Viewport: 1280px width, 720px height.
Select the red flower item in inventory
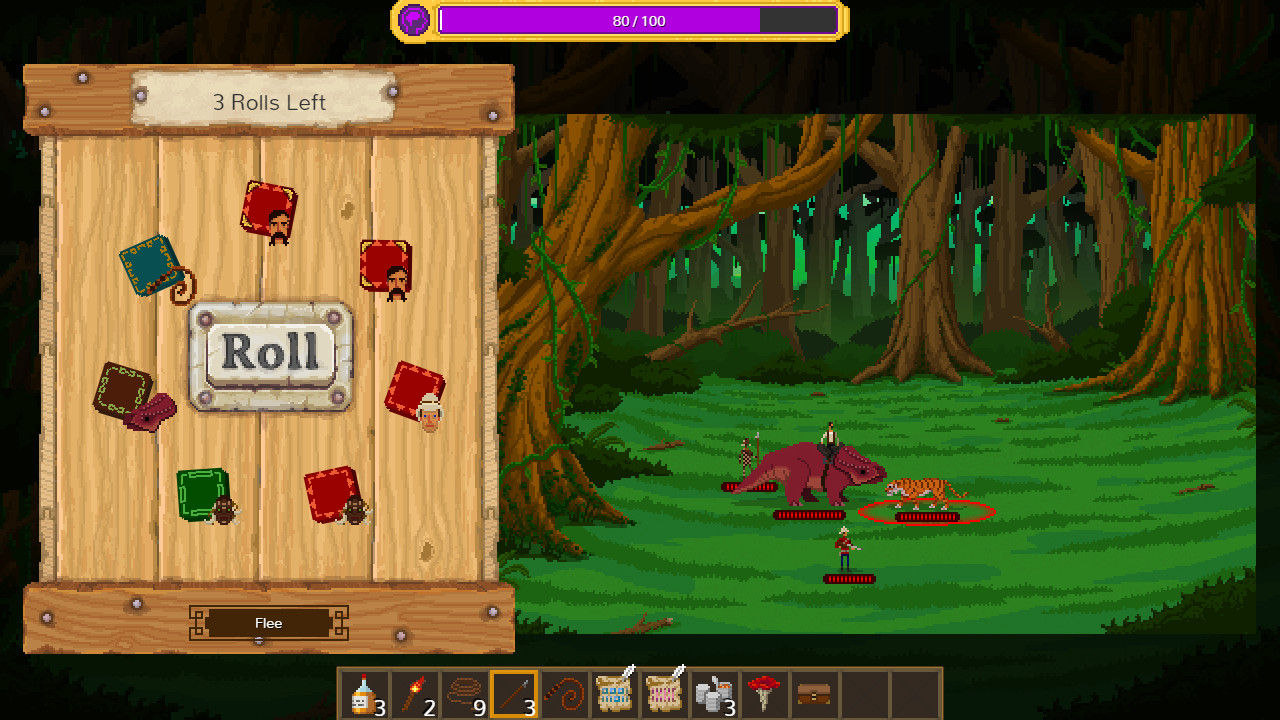pyautogui.click(x=767, y=693)
